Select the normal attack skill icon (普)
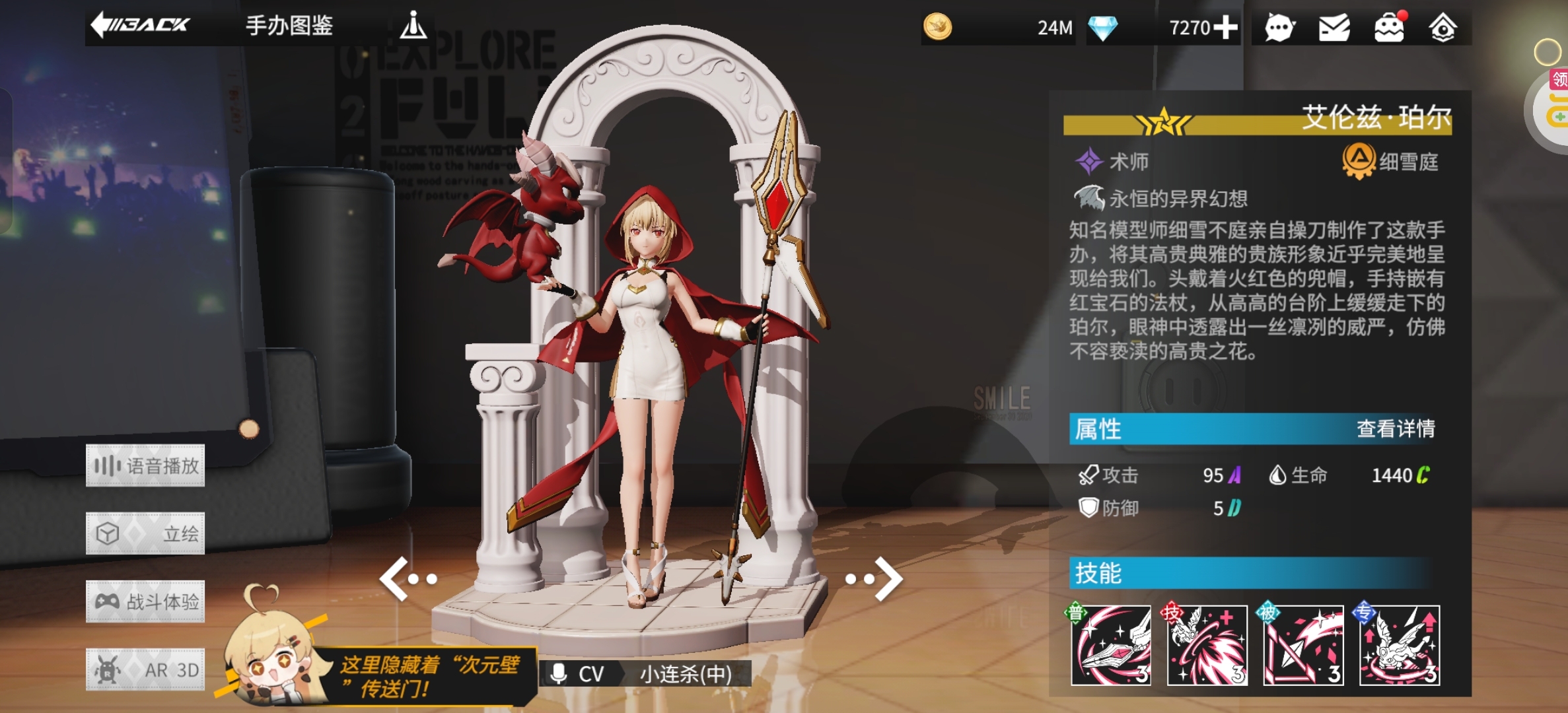Screen dimensions: 1568x713 [x=1111, y=645]
